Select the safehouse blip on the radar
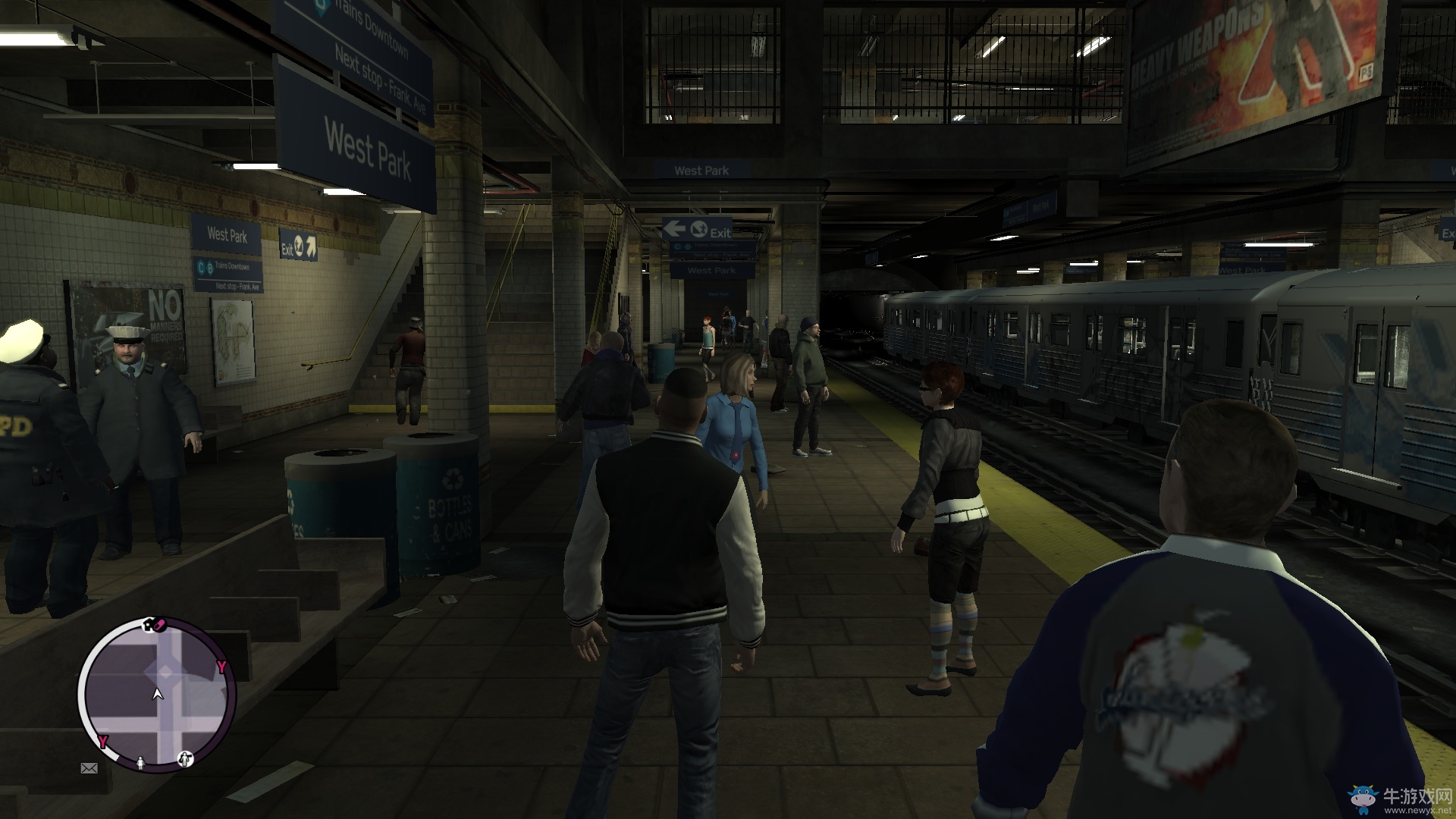 click(x=149, y=625)
